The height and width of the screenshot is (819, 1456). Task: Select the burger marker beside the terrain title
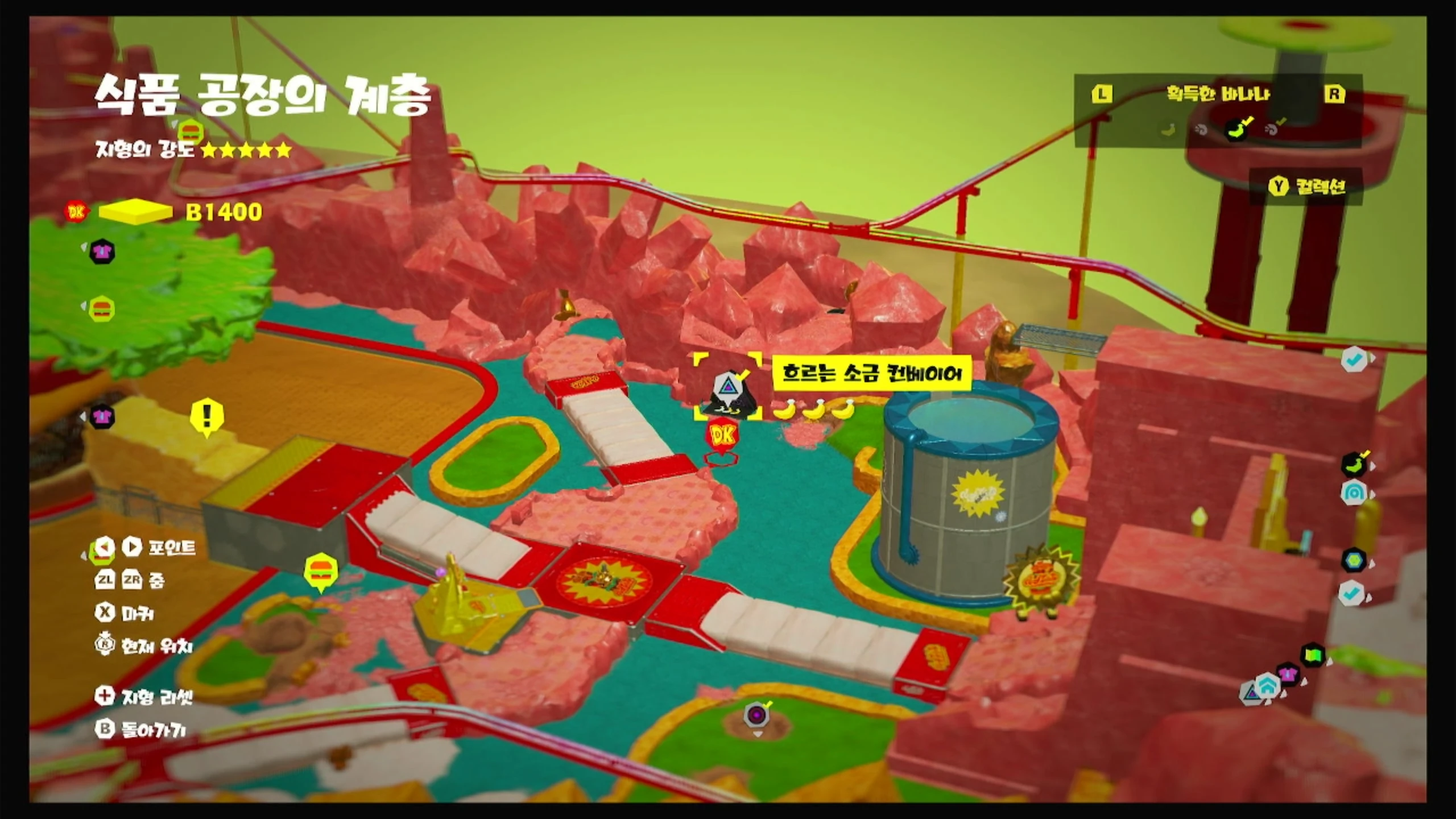click(190, 133)
